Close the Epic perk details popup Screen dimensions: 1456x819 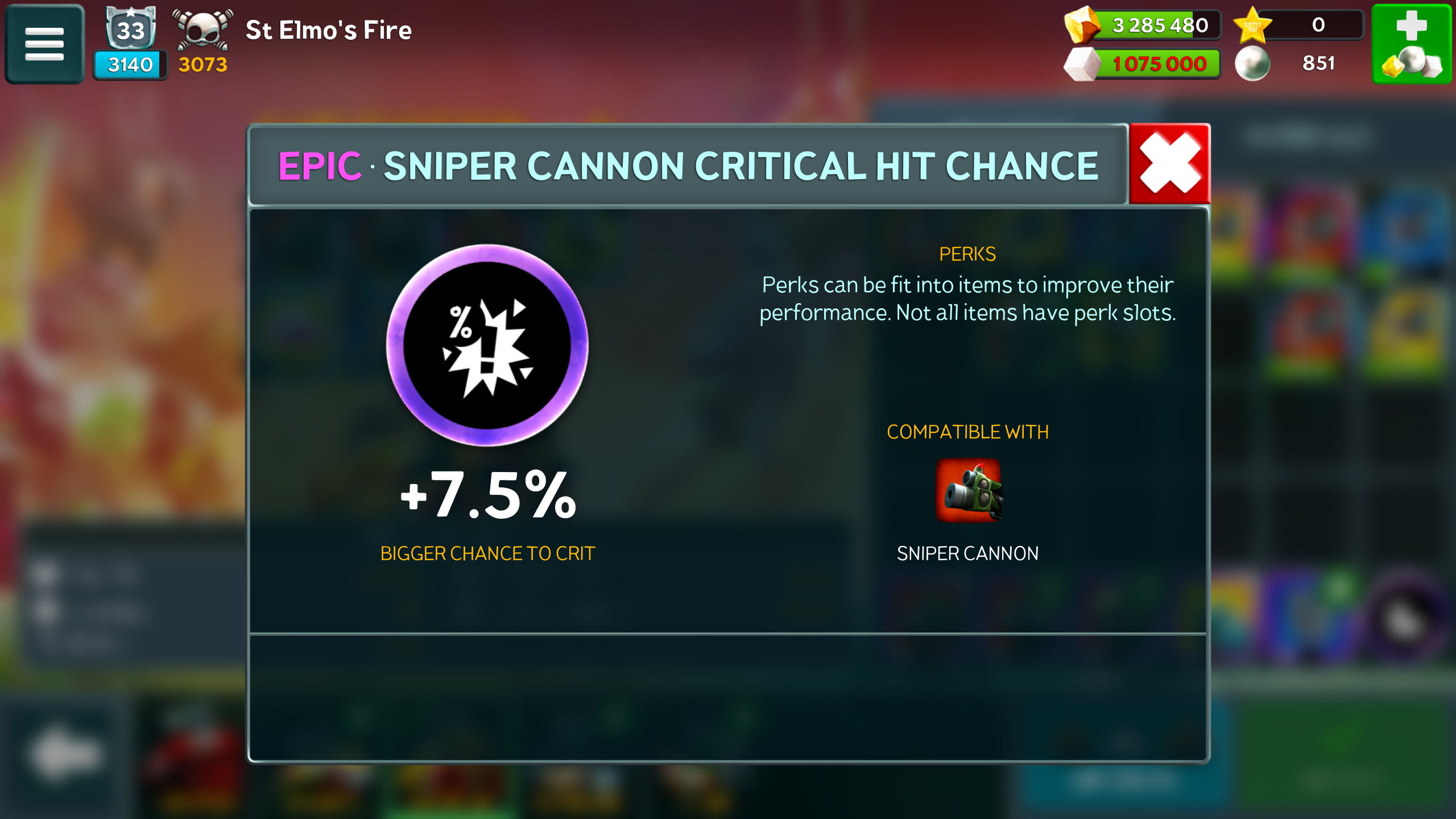pos(1169,164)
